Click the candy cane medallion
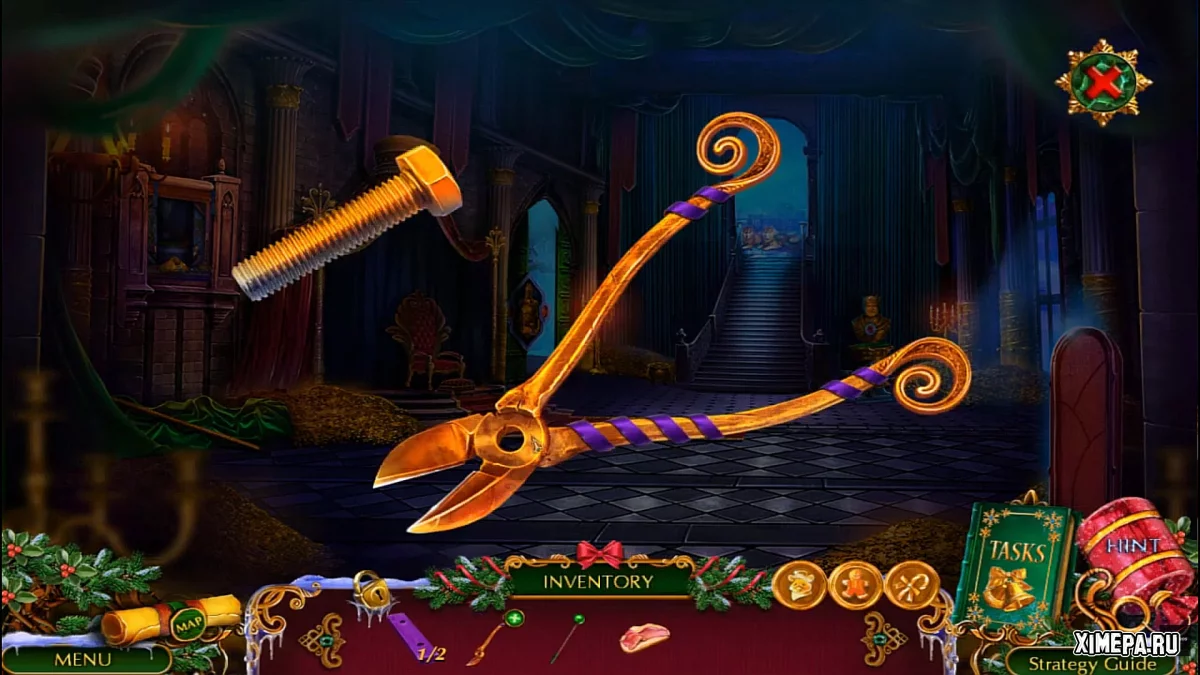Viewport: 1200px width, 675px height. [x=912, y=586]
